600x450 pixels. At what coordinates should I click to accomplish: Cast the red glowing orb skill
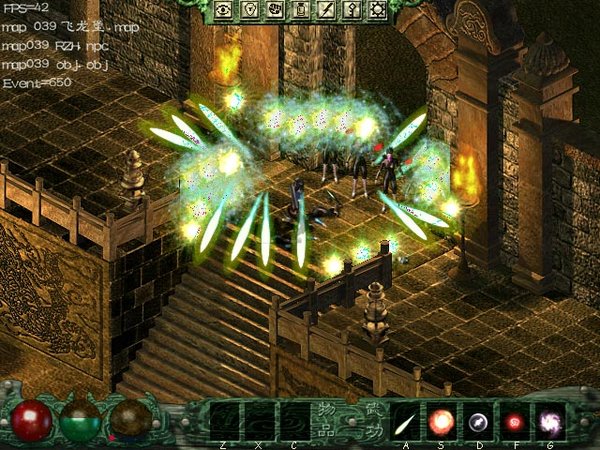[x=514, y=419]
